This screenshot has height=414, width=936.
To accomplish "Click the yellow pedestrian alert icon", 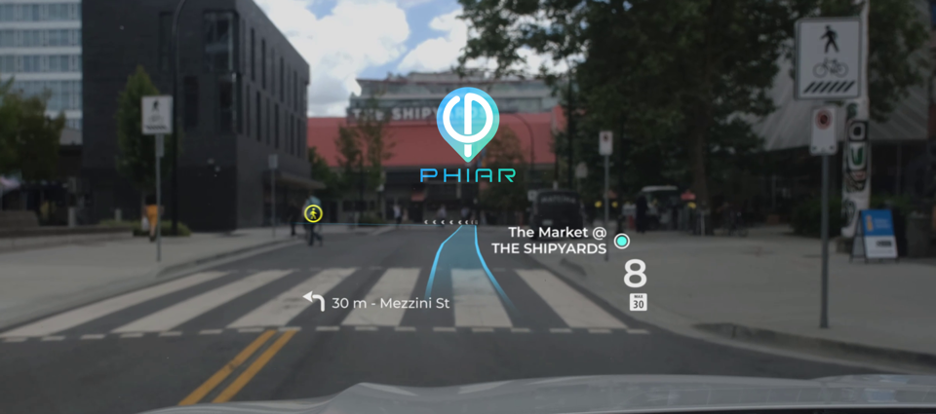I will click(313, 212).
